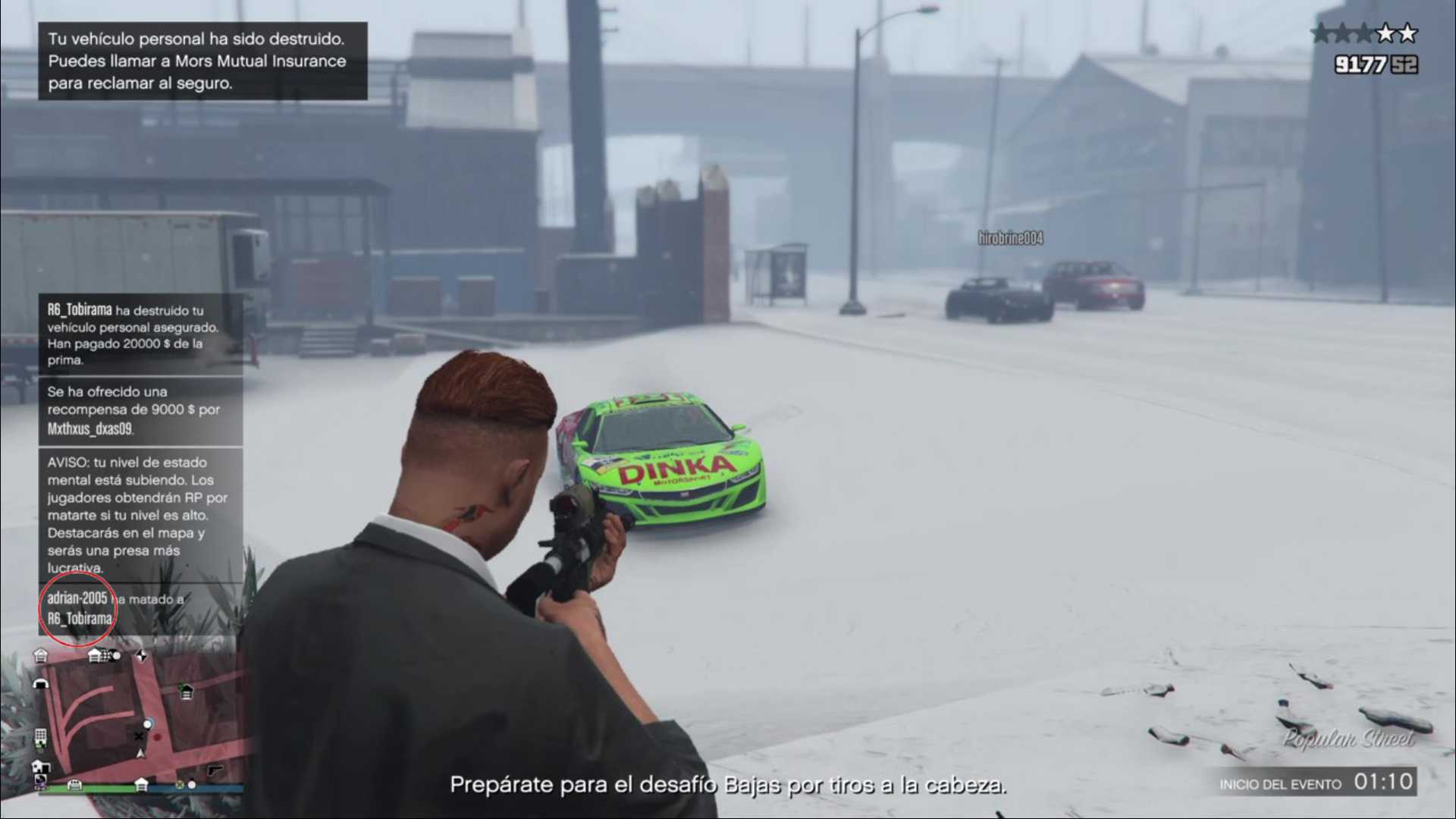Open the personal vehicle destroyed notification
The width and height of the screenshot is (1456, 819).
[x=202, y=61]
